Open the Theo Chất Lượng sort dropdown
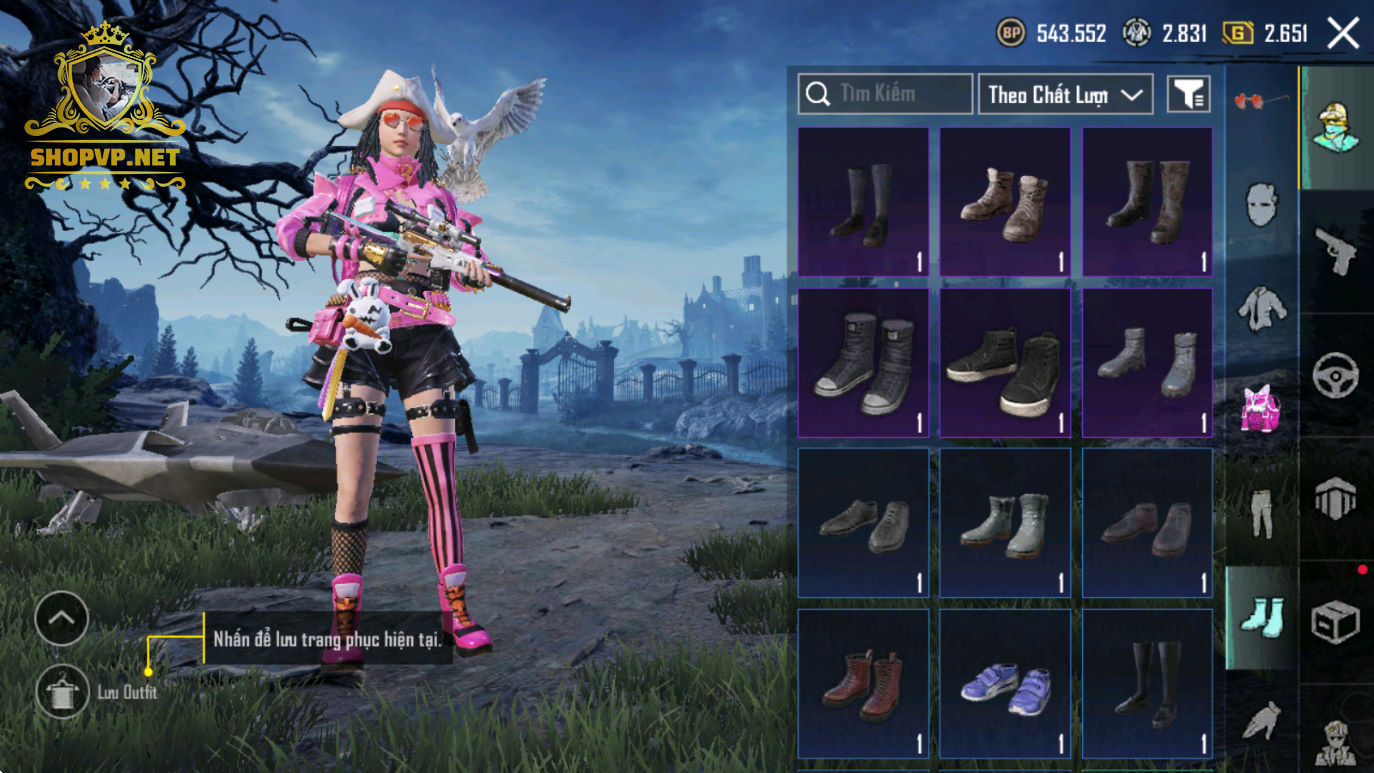The image size is (1374, 773). point(1065,94)
